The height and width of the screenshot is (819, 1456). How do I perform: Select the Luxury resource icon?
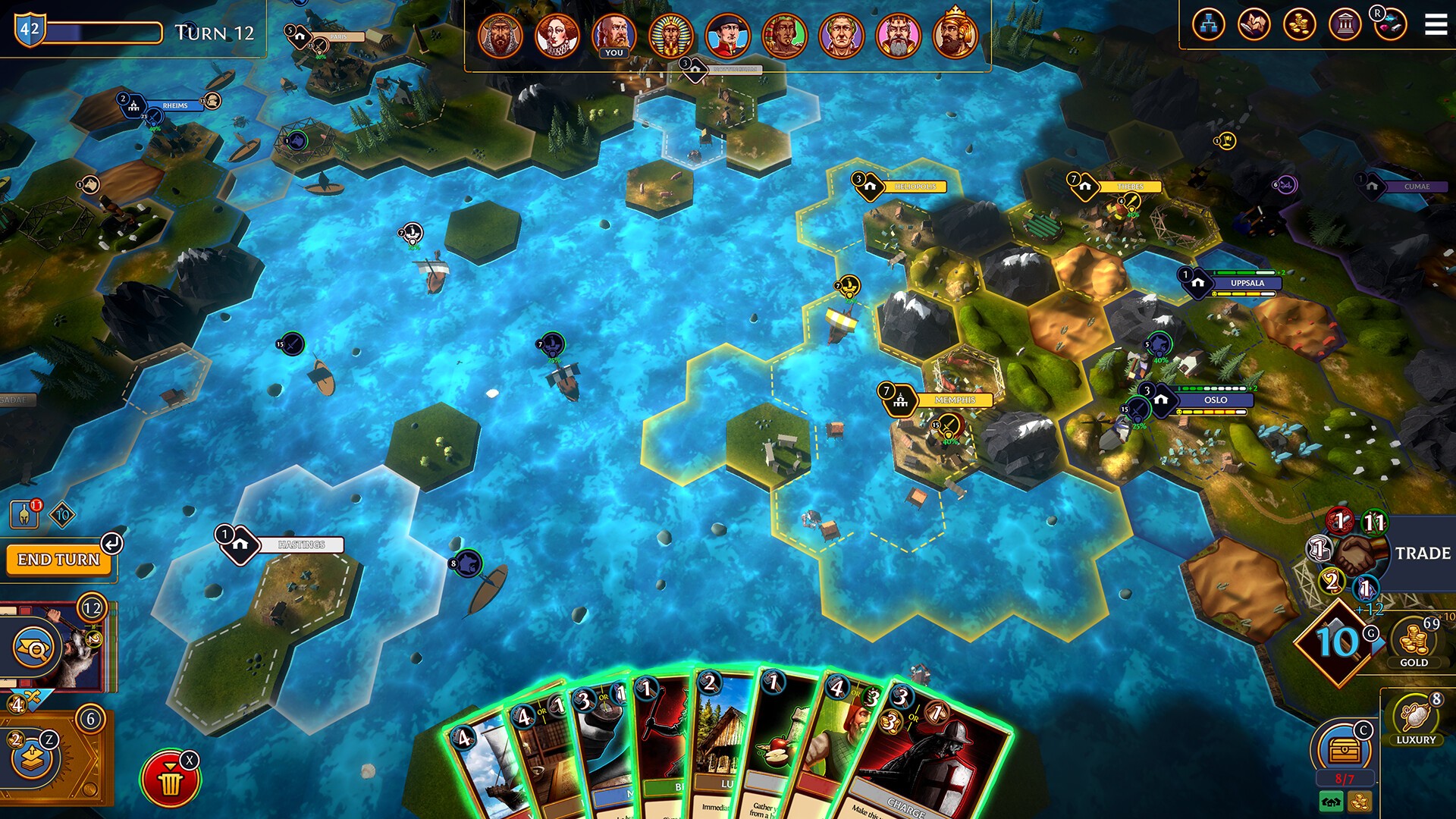point(1415,717)
